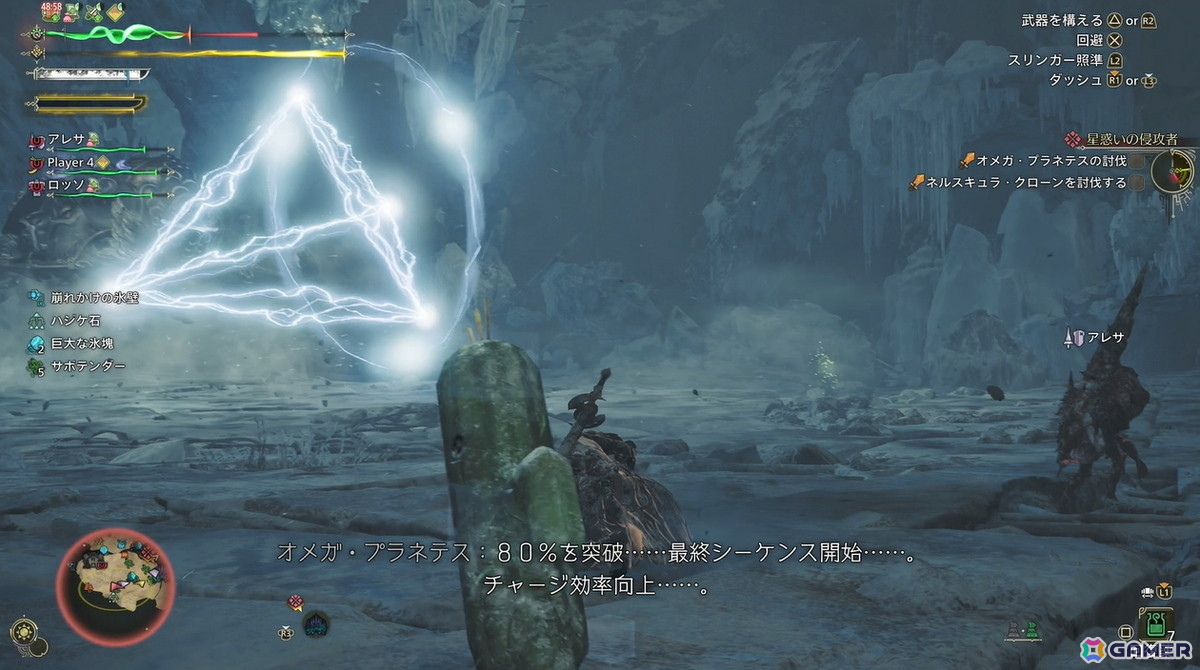Open the 星惑いの侵攻者 quest title
1200x670 pixels.
coord(1131,139)
